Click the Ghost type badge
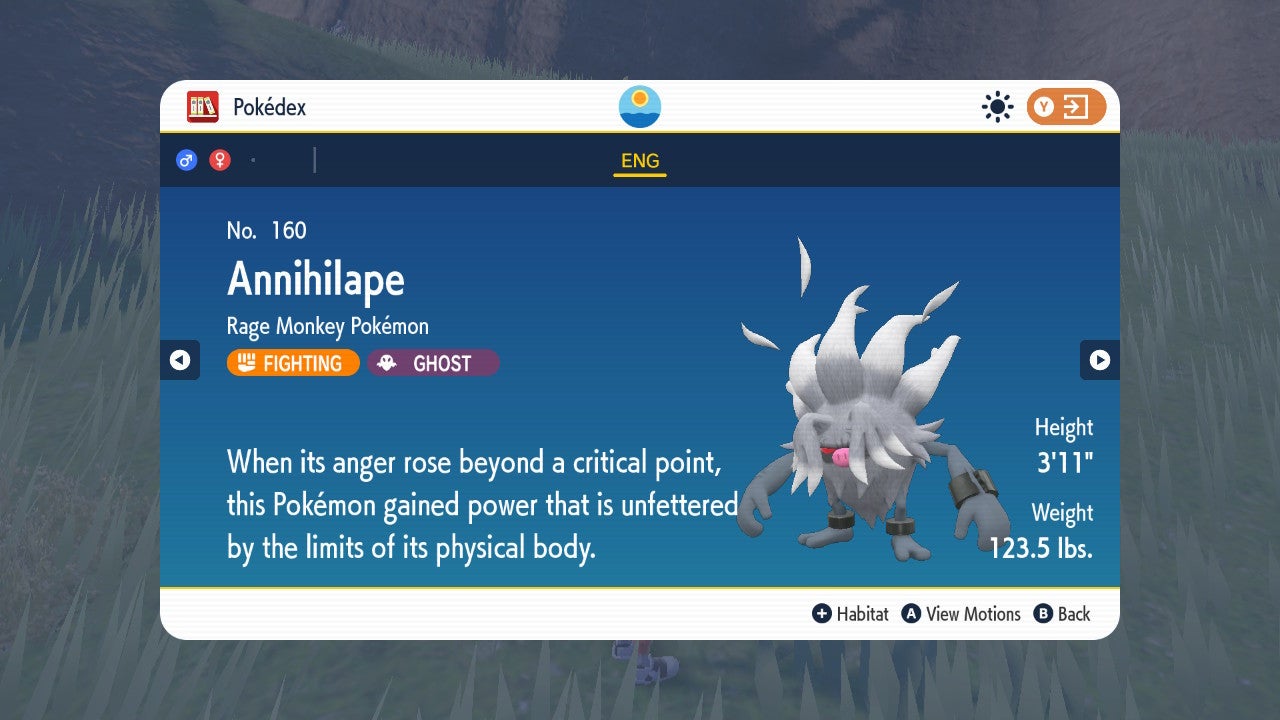This screenshot has width=1280, height=720. (x=433, y=363)
